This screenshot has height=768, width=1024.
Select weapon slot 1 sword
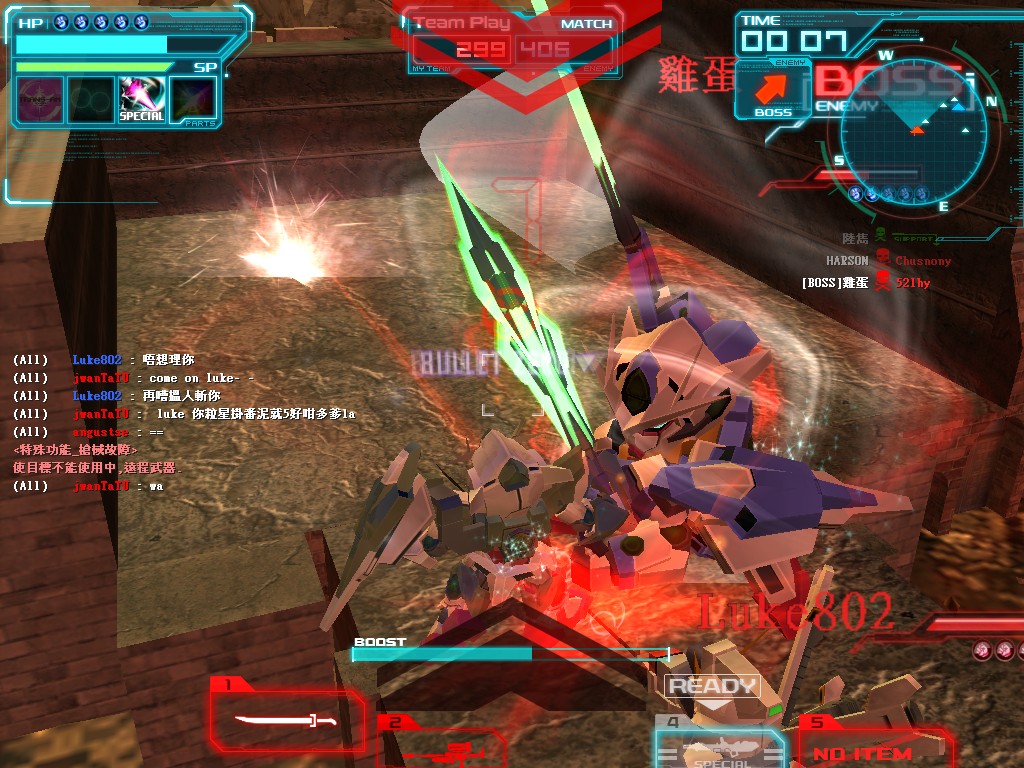coord(285,719)
